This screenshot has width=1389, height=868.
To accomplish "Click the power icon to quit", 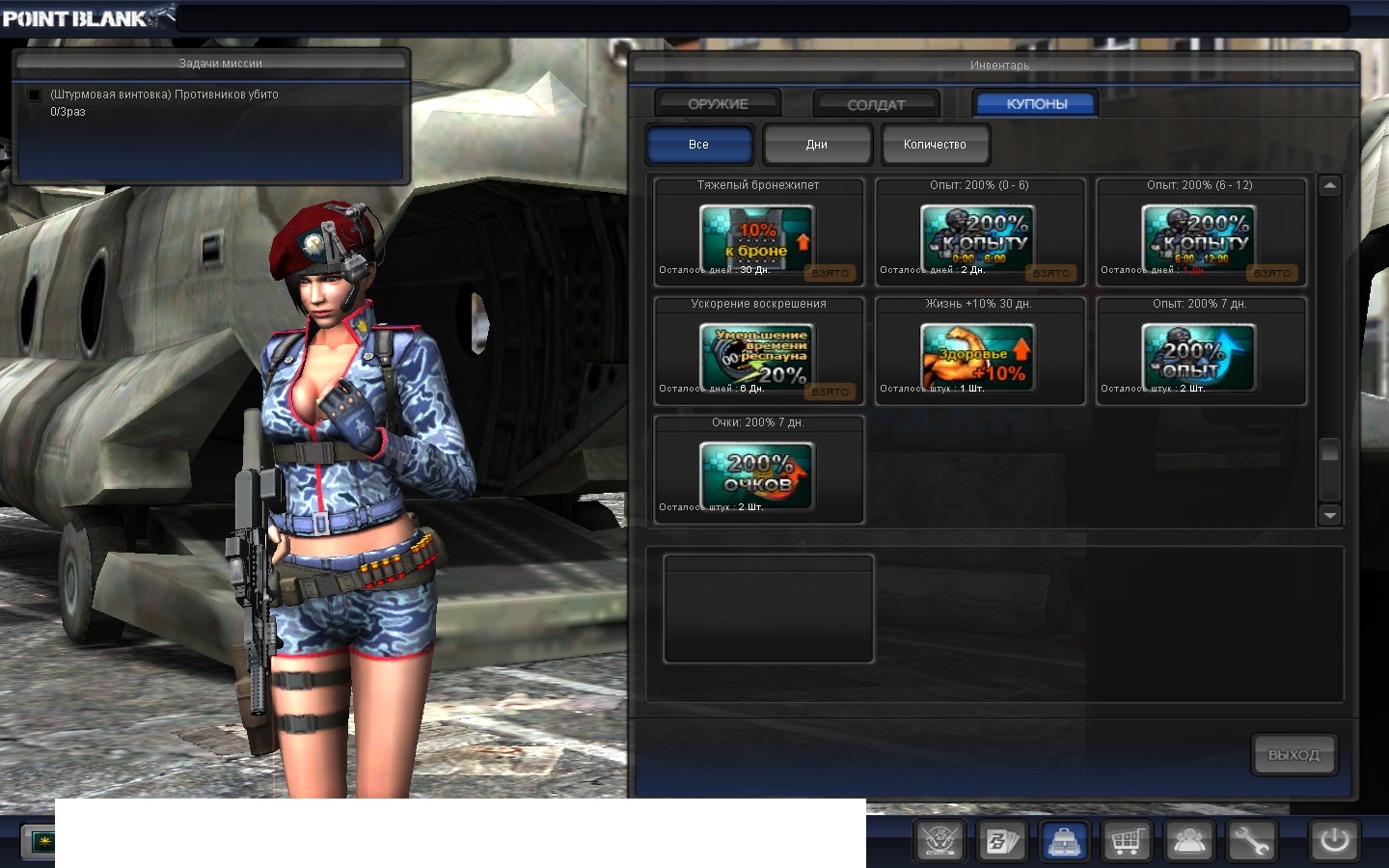I will pos(1334,841).
